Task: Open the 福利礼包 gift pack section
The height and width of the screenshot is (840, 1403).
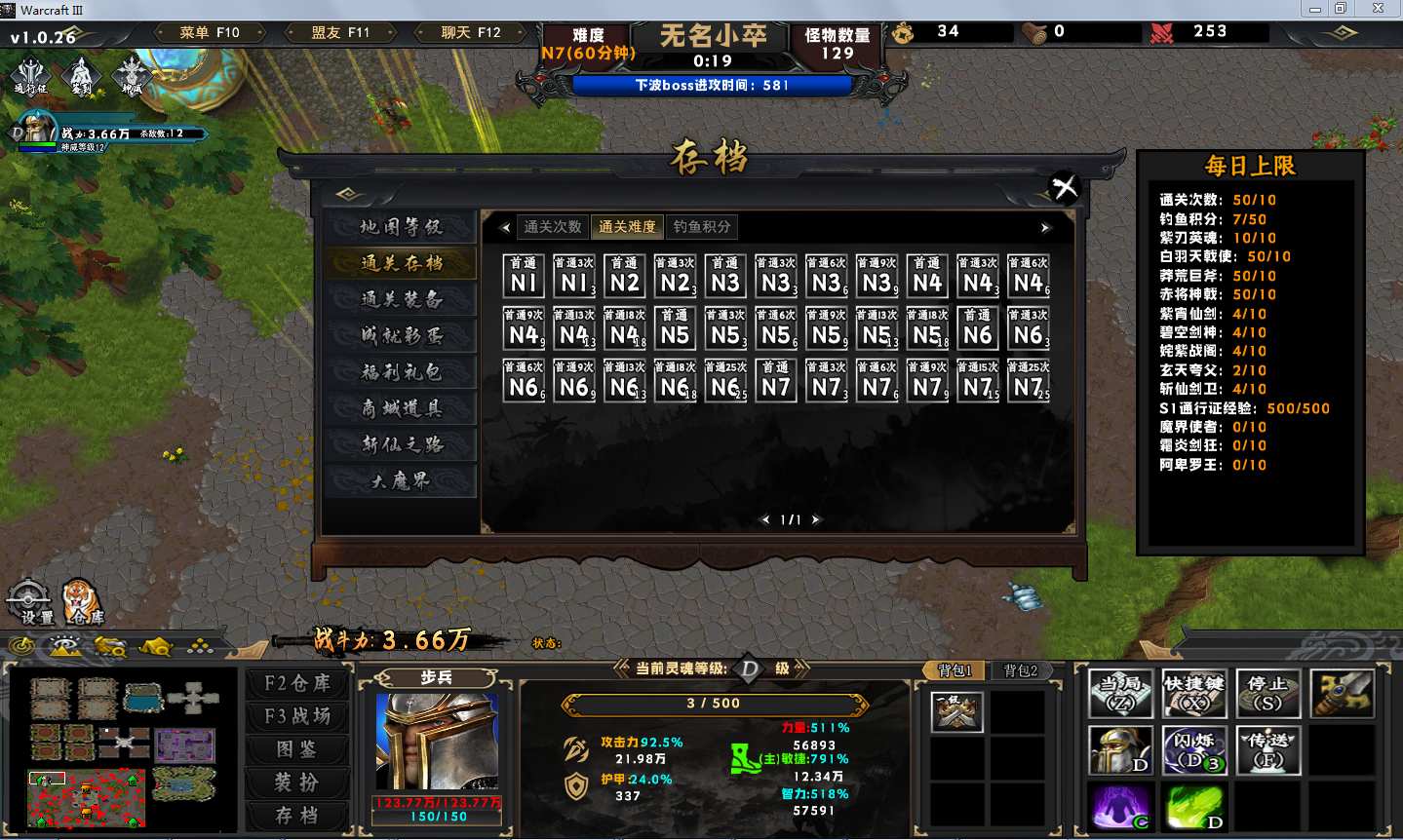Action: tap(401, 372)
